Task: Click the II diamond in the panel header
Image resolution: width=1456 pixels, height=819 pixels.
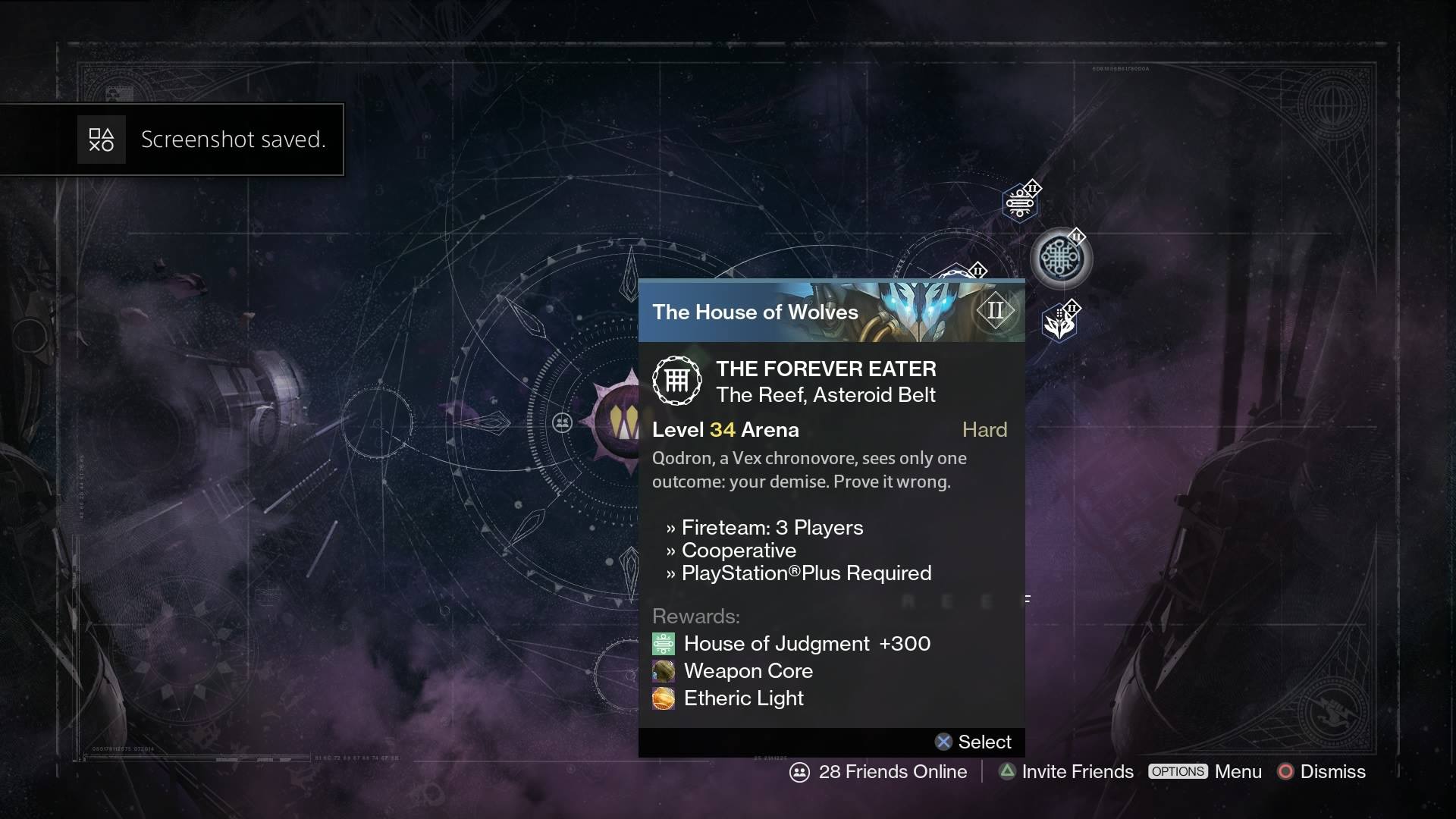Action: click(996, 310)
